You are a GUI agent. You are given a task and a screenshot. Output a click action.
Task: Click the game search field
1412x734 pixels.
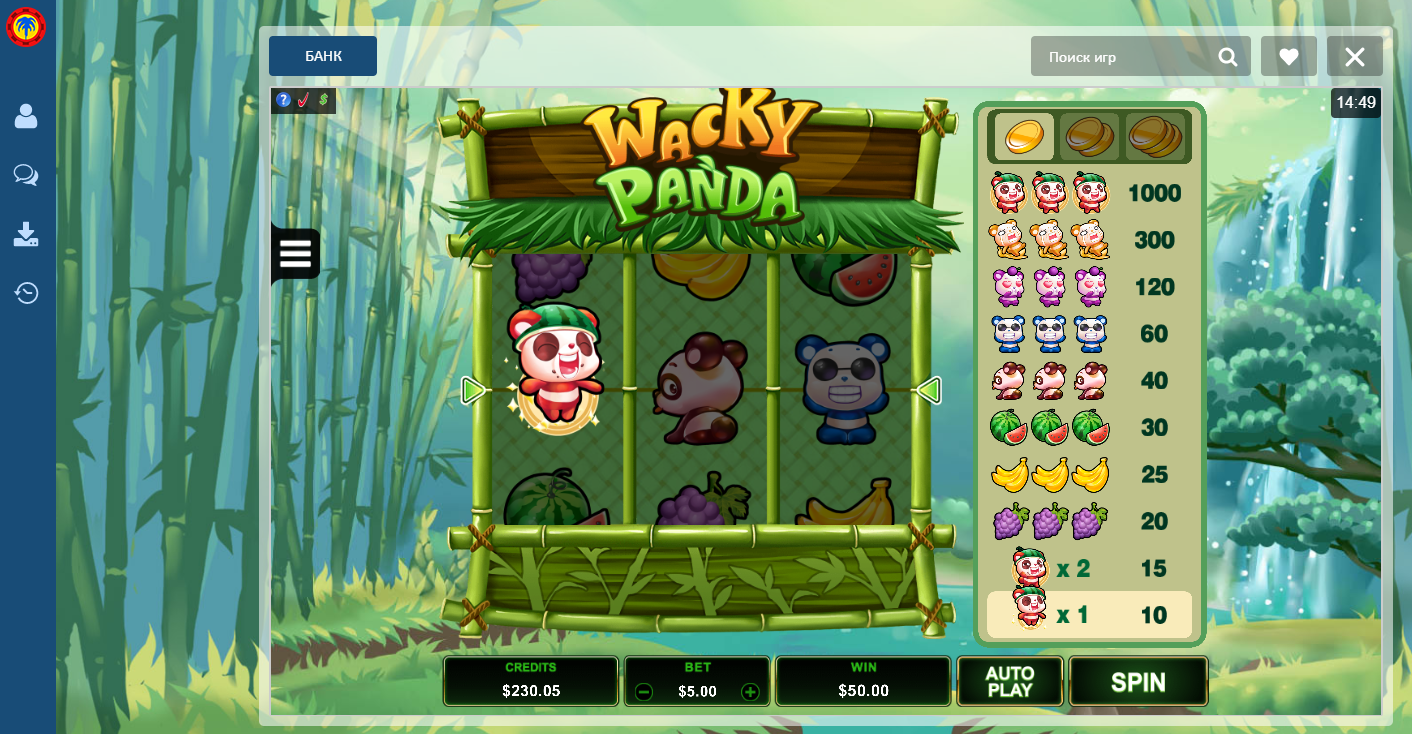[1125, 57]
